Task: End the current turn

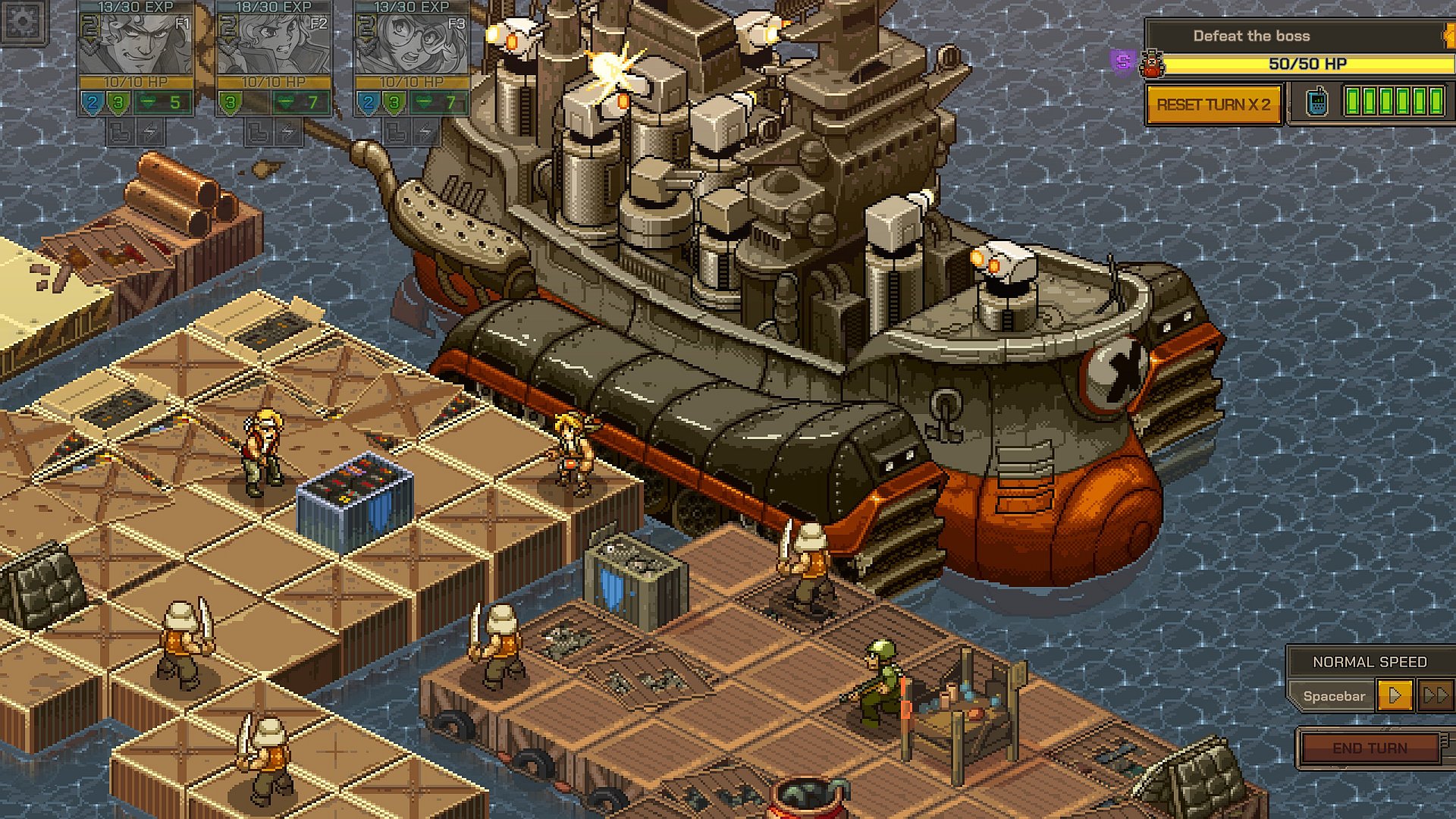Action: click(x=1370, y=748)
